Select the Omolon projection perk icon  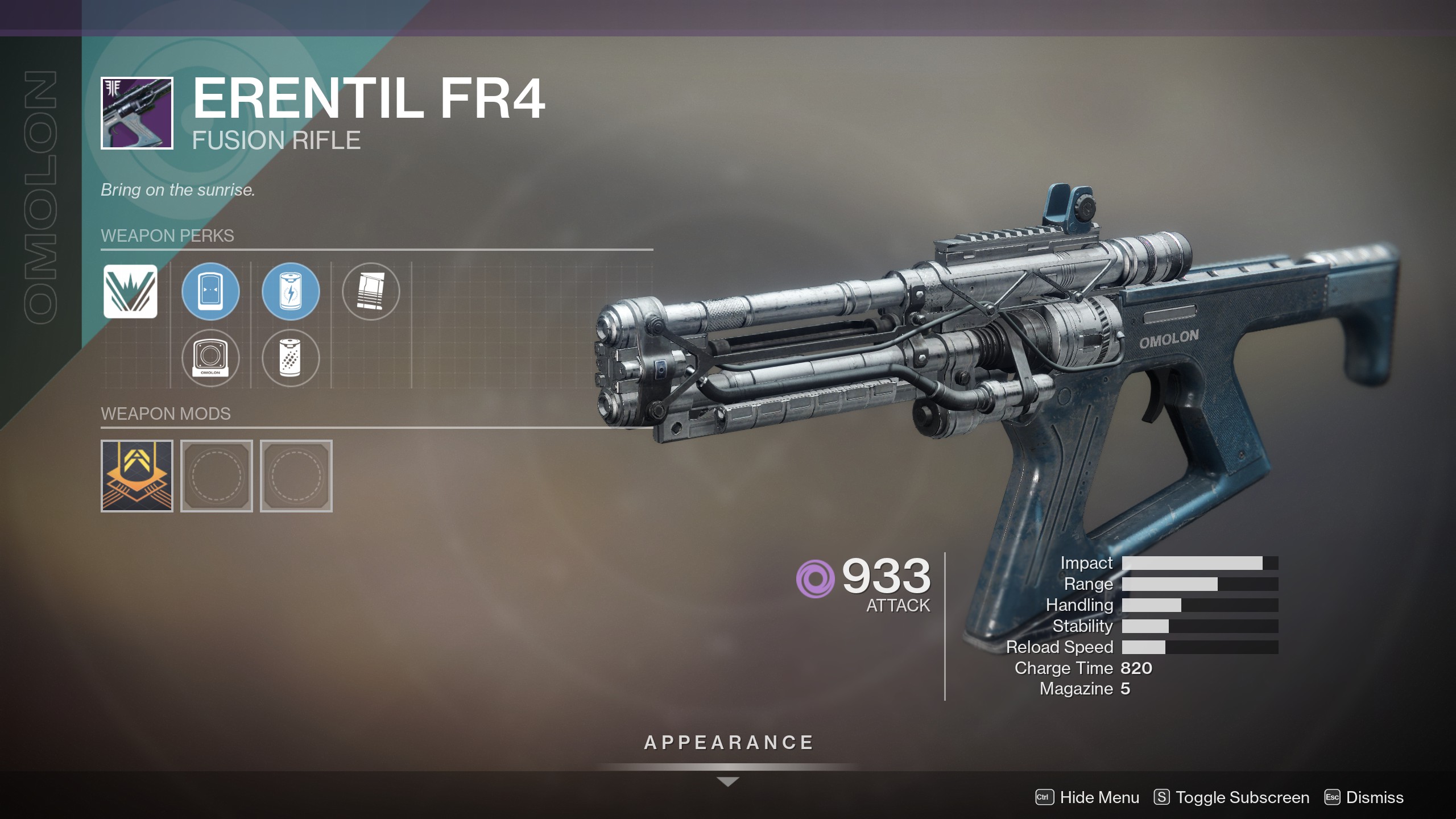point(210,358)
